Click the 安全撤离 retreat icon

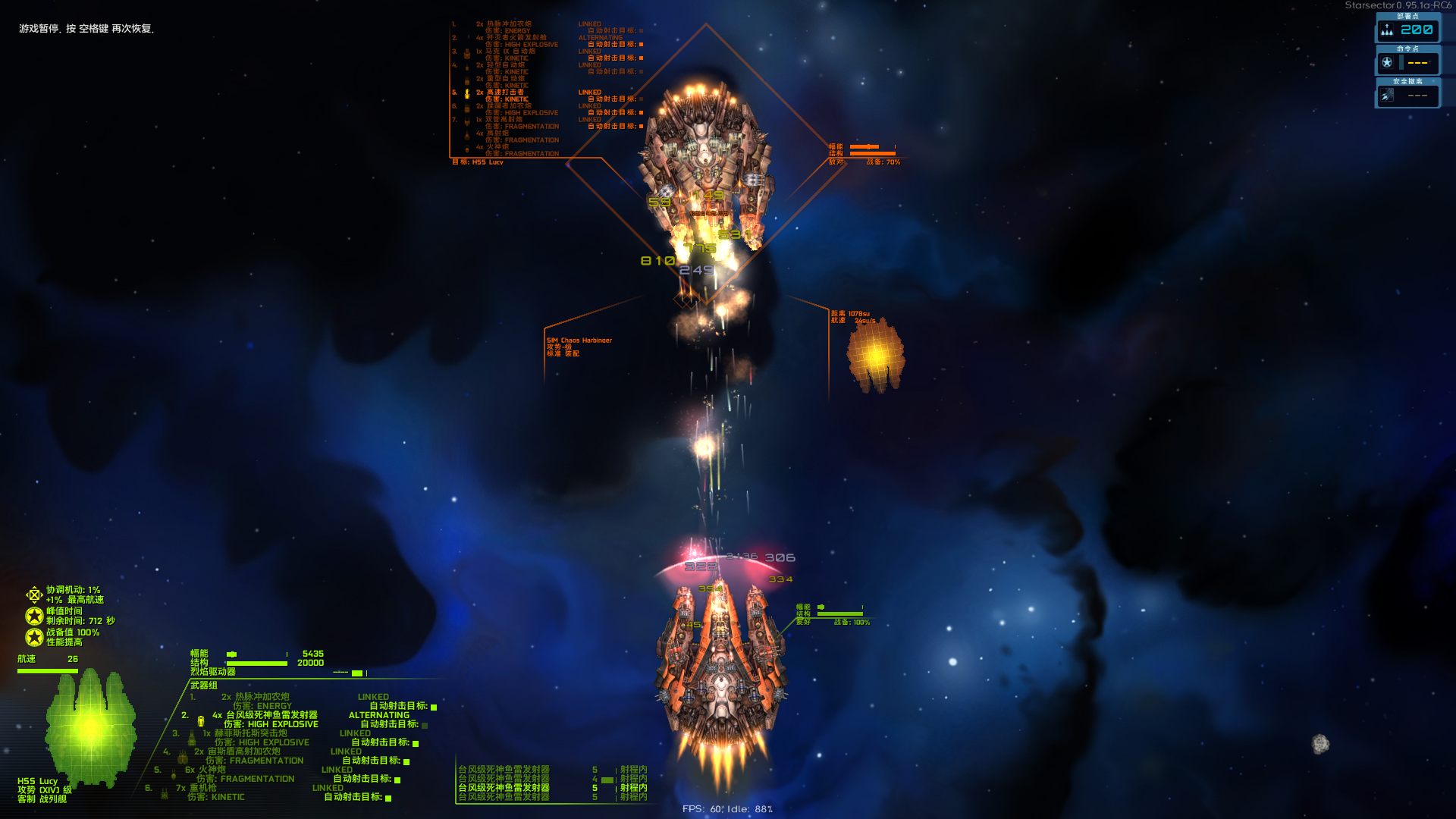tap(1387, 96)
